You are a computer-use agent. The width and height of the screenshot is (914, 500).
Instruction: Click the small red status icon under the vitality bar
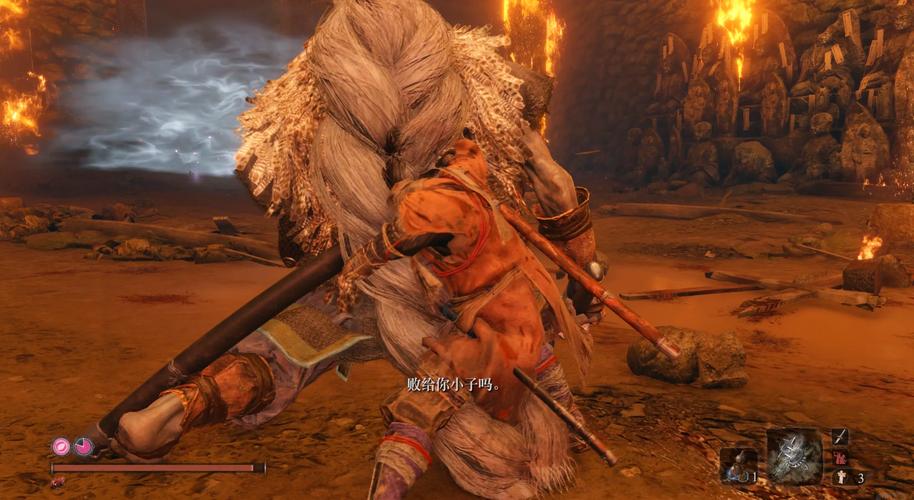point(58,481)
